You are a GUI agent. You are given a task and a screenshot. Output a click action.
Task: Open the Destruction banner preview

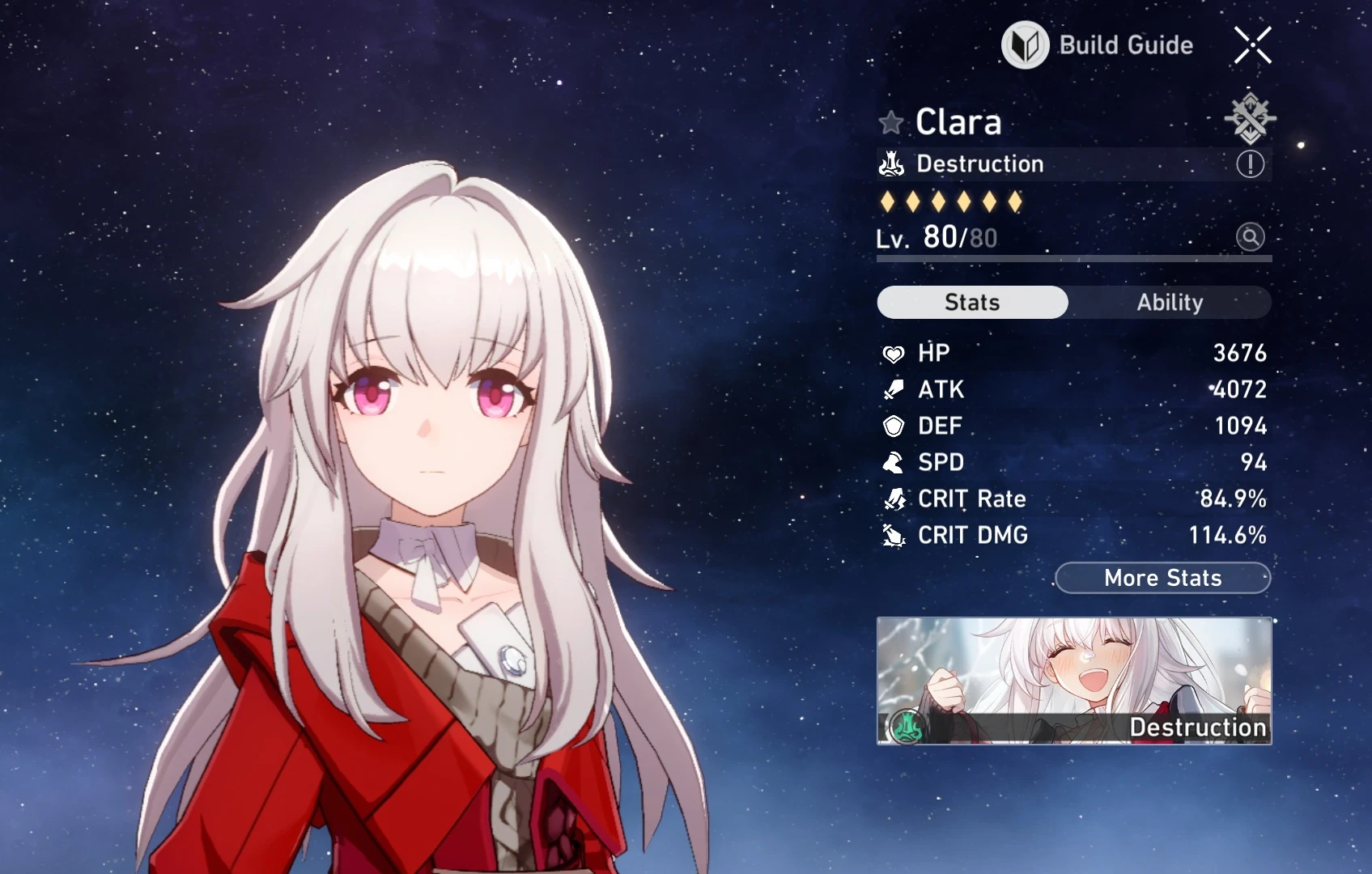(x=1074, y=680)
